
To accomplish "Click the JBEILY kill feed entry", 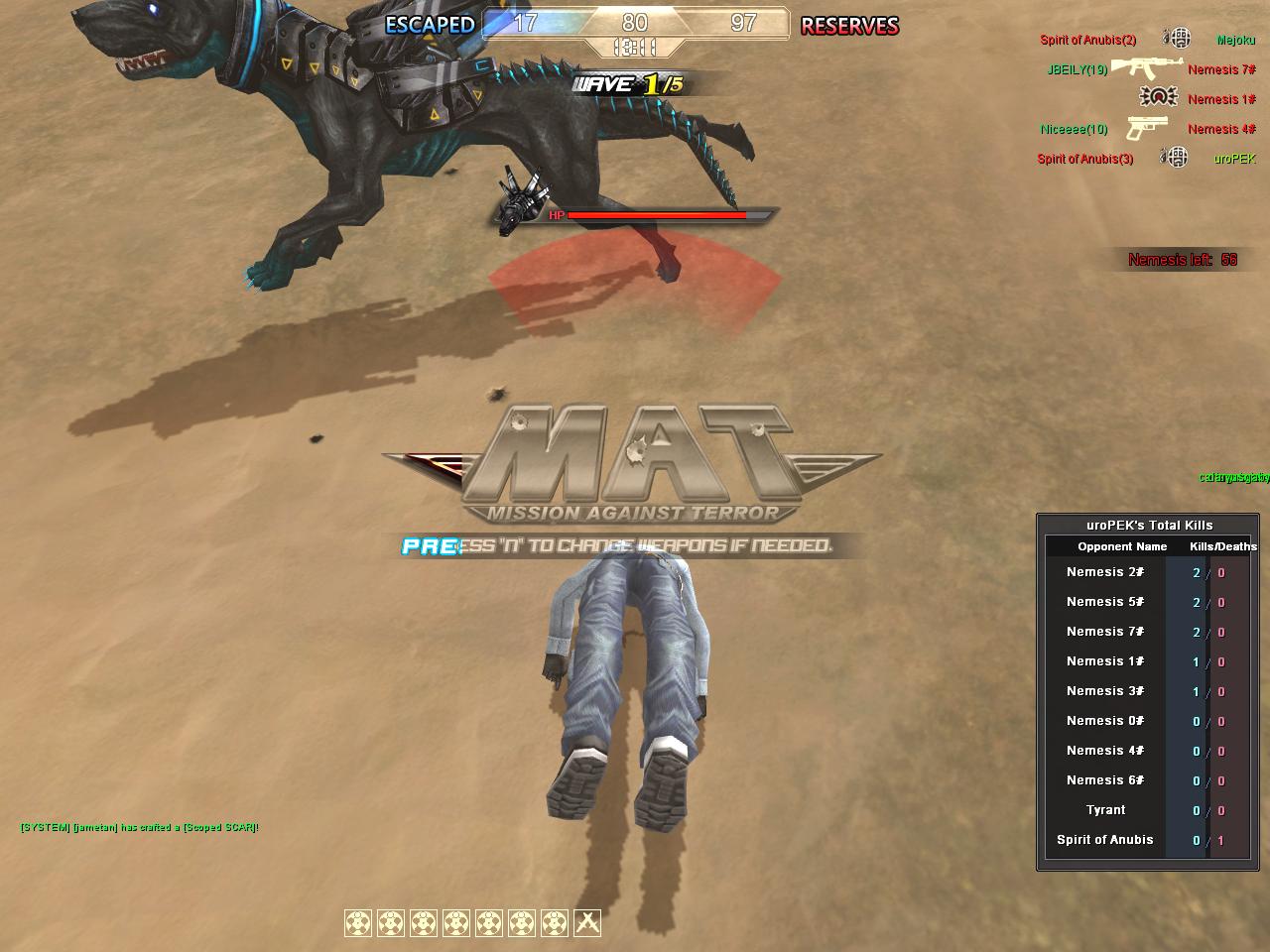I will pyautogui.click(x=1077, y=69).
